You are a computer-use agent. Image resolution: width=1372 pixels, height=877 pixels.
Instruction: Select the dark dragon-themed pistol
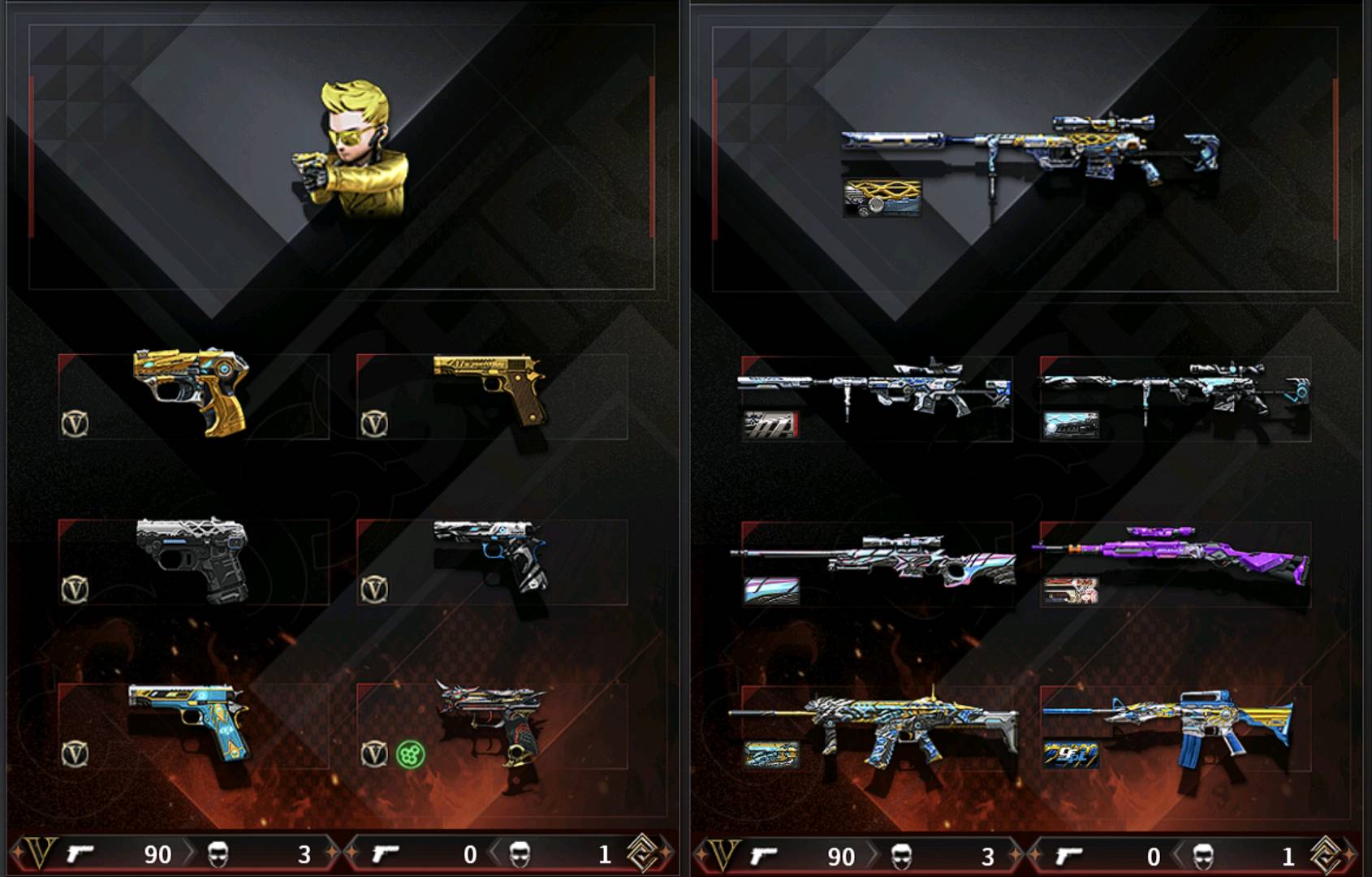[x=491, y=721]
